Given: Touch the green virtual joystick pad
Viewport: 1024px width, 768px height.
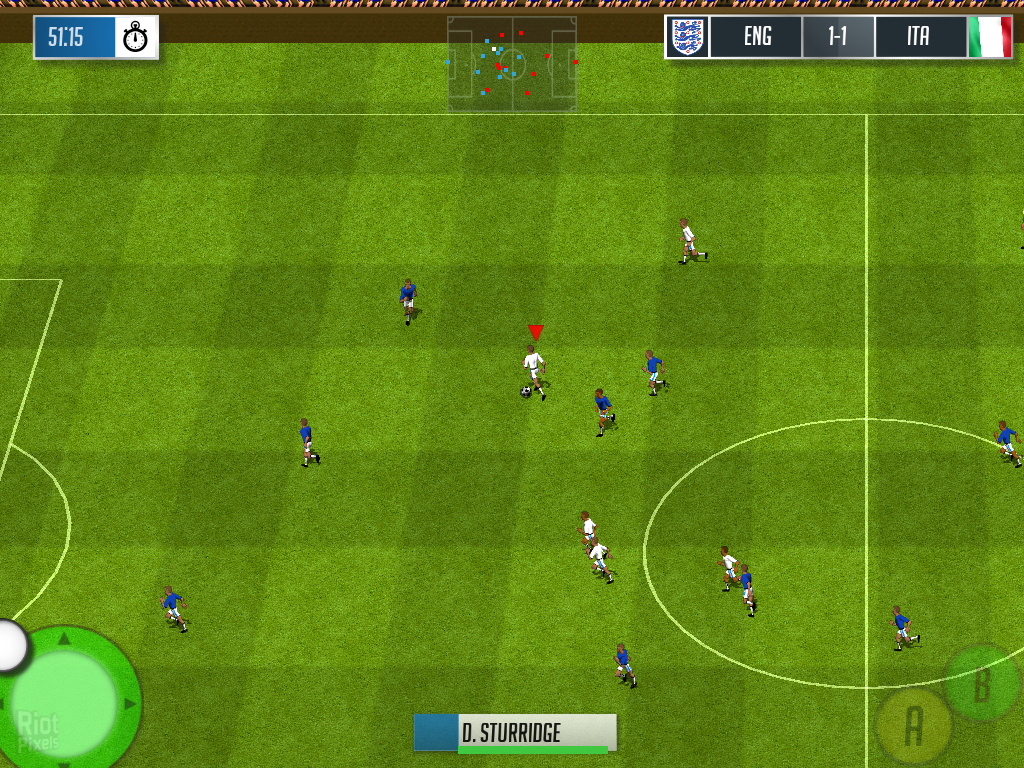Looking at the screenshot, I should coord(68,699).
